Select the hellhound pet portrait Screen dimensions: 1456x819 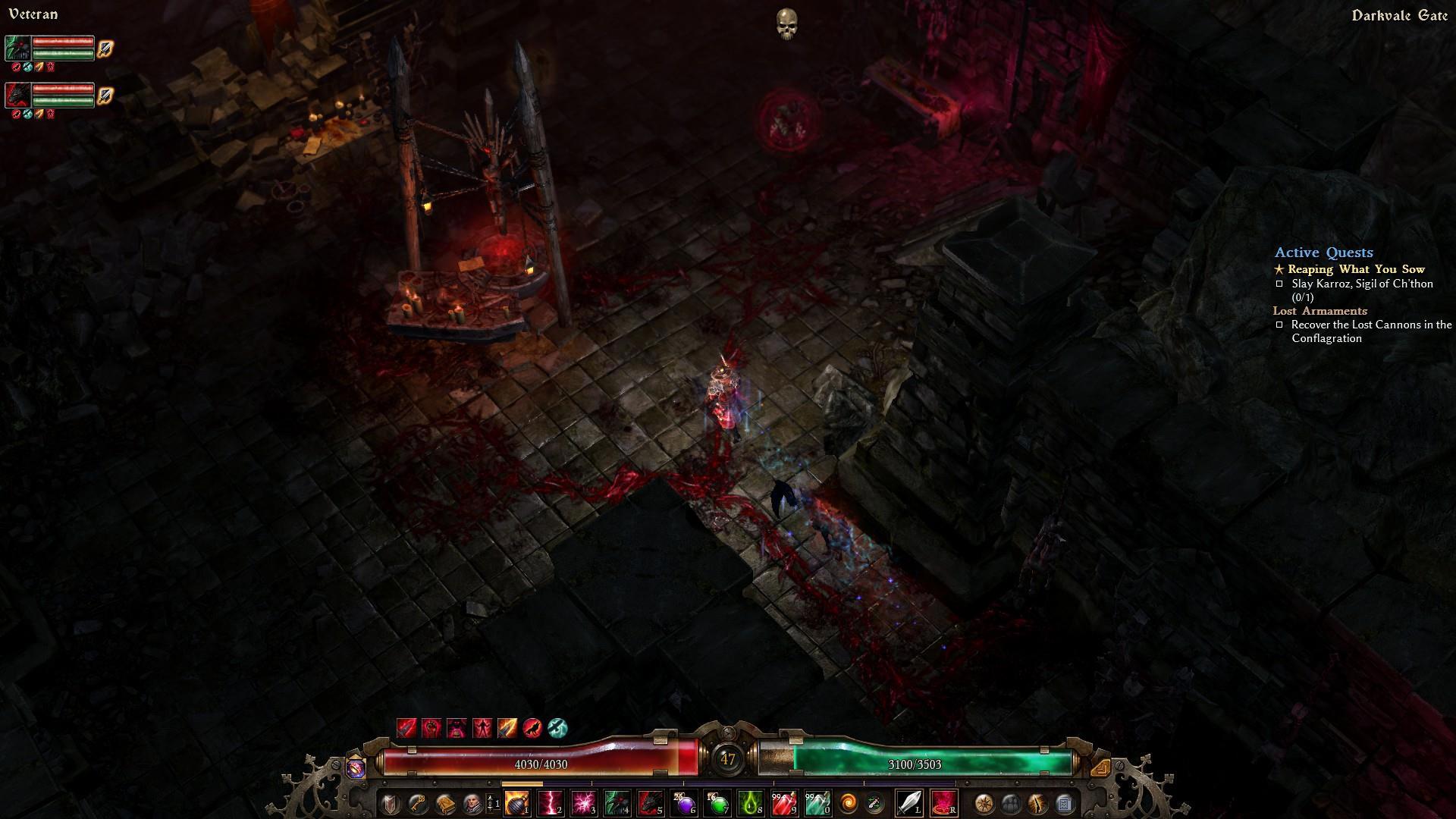coord(18,95)
